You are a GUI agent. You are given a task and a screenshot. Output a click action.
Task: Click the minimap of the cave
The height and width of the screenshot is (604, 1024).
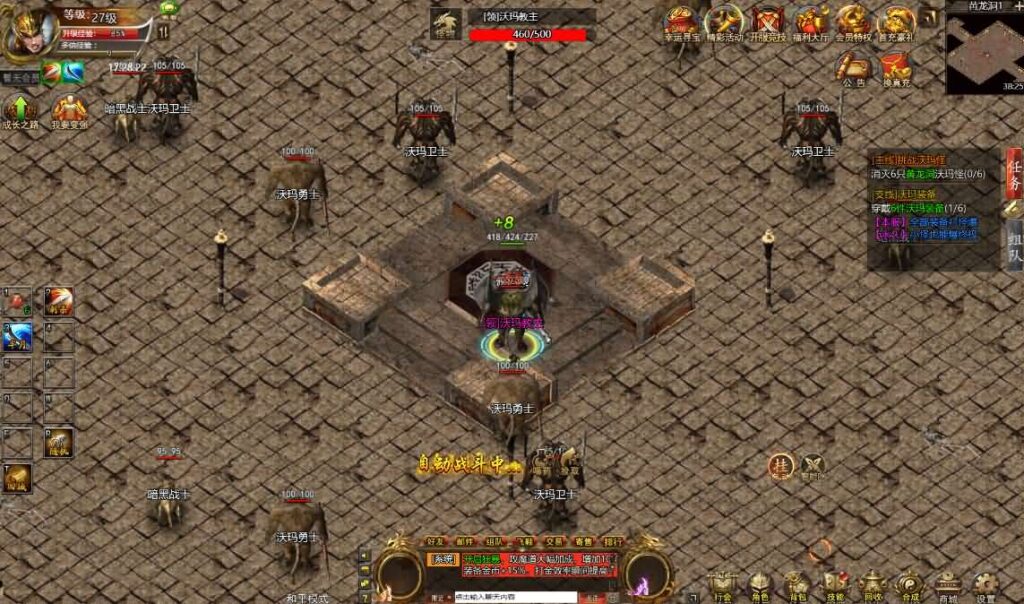(985, 52)
